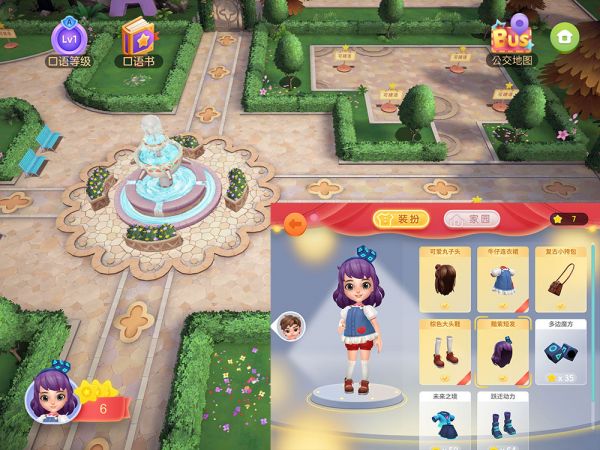Close the wardrobe with the orange back arrow
This screenshot has width=600, height=450.
295,225
